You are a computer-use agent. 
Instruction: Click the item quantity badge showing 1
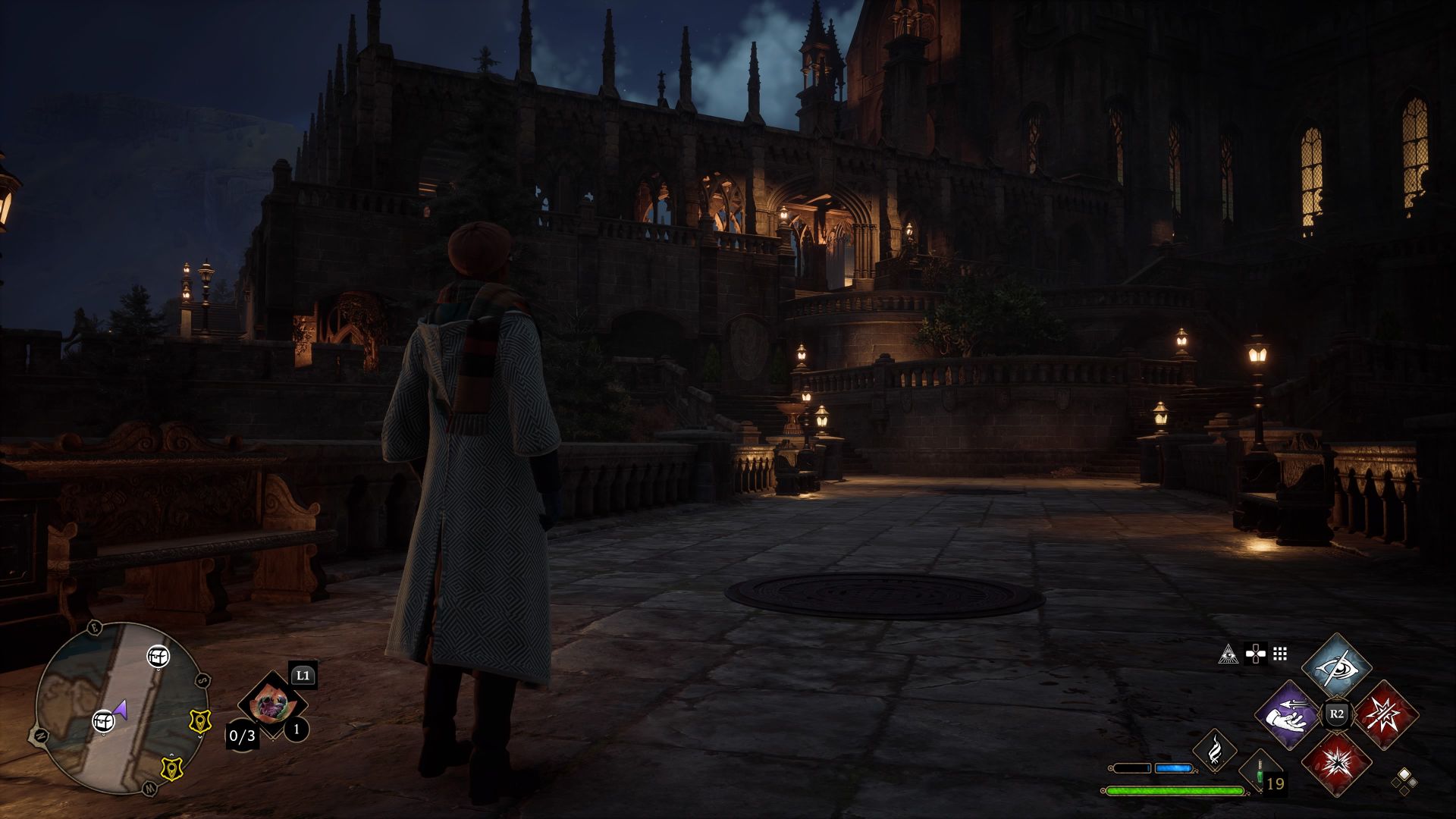pos(296,729)
